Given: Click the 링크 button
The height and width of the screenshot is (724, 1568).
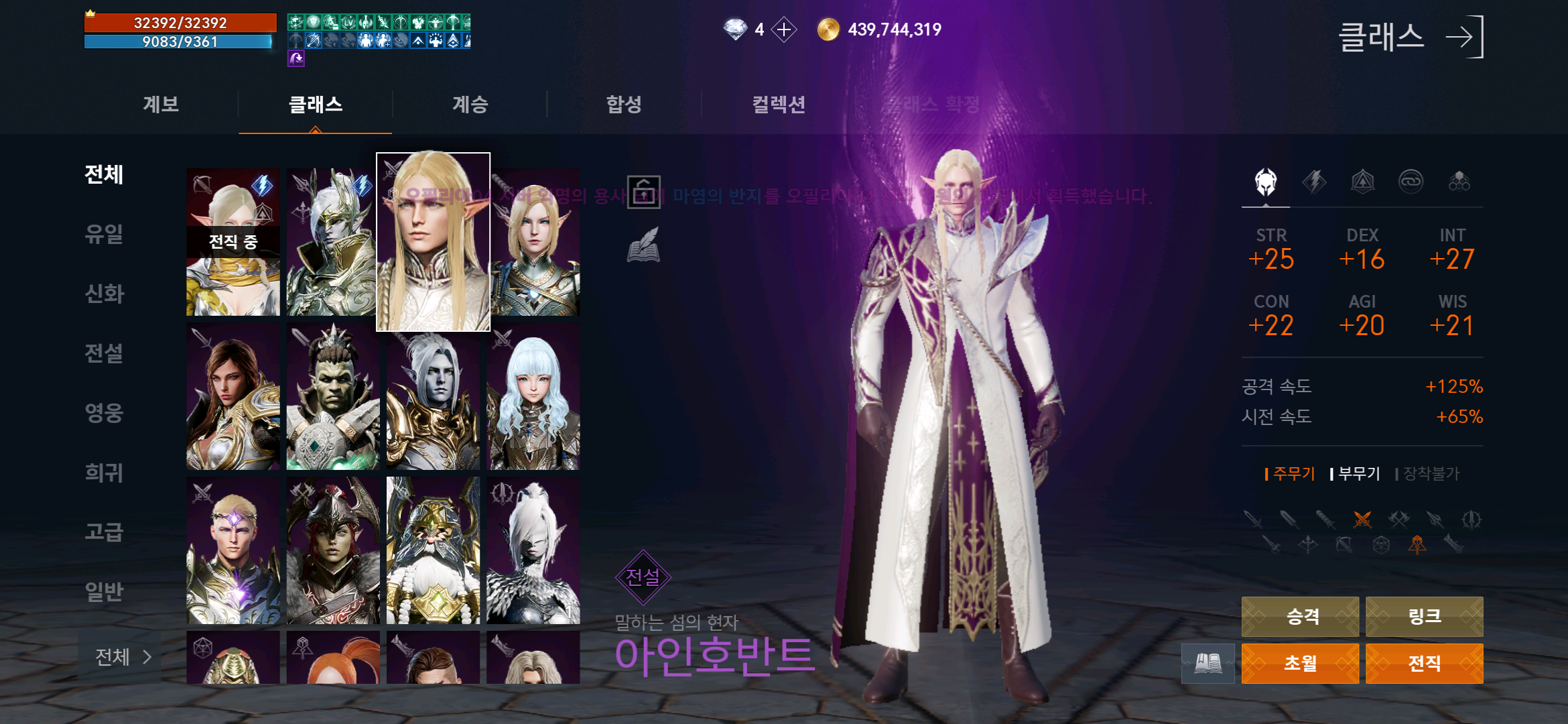Looking at the screenshot, I should coord(1424,617).
